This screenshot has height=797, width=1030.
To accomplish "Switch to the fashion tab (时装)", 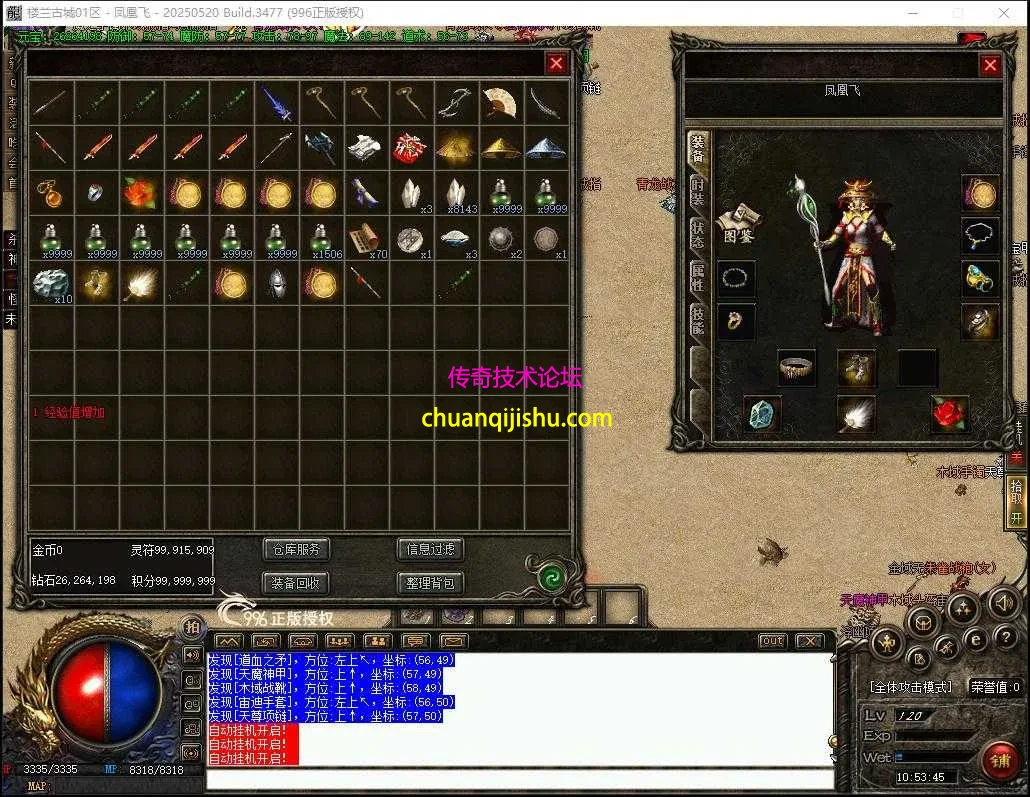I will click(698, 192).
